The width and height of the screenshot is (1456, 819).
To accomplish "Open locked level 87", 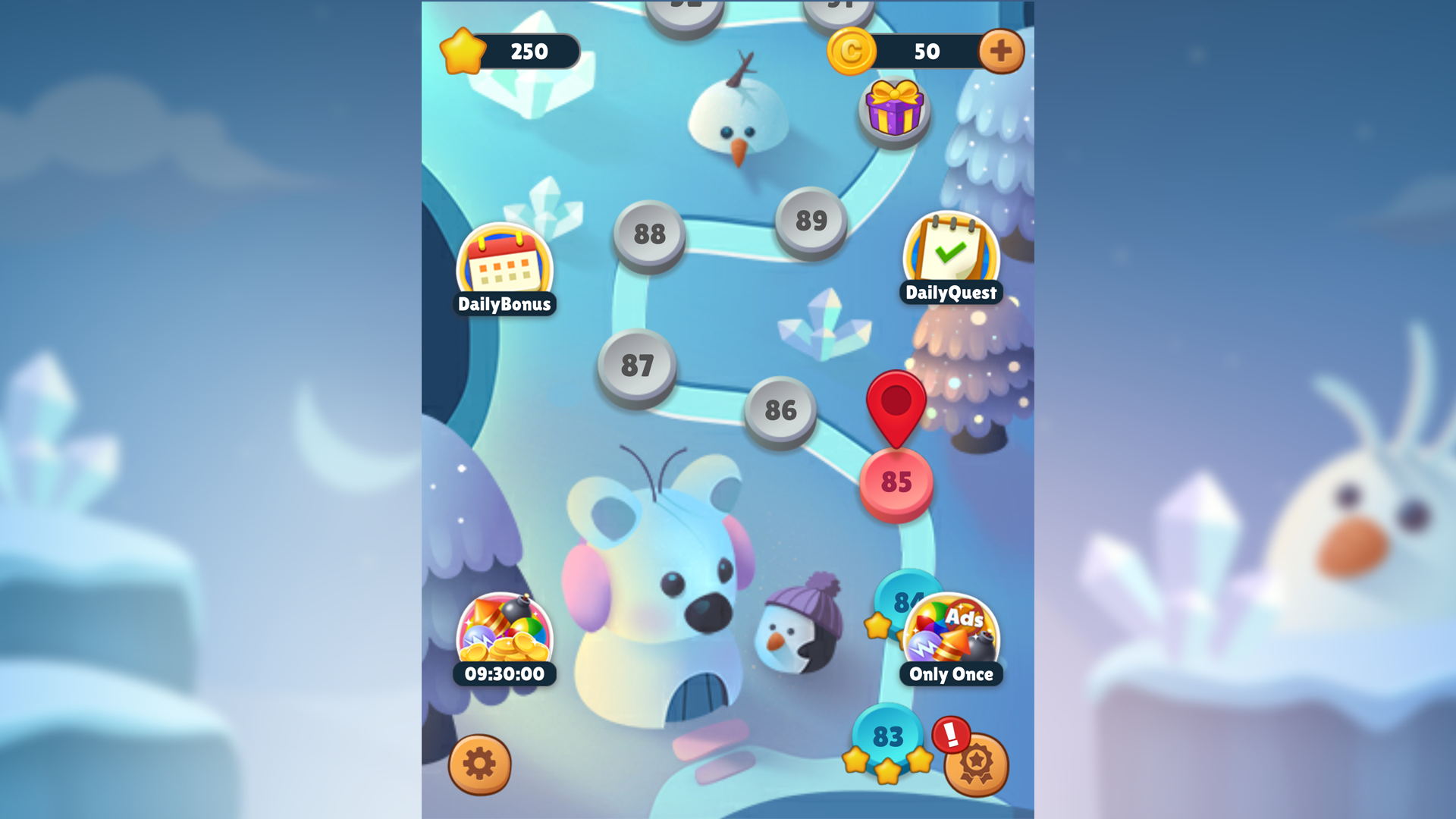I will click(638, 366).
